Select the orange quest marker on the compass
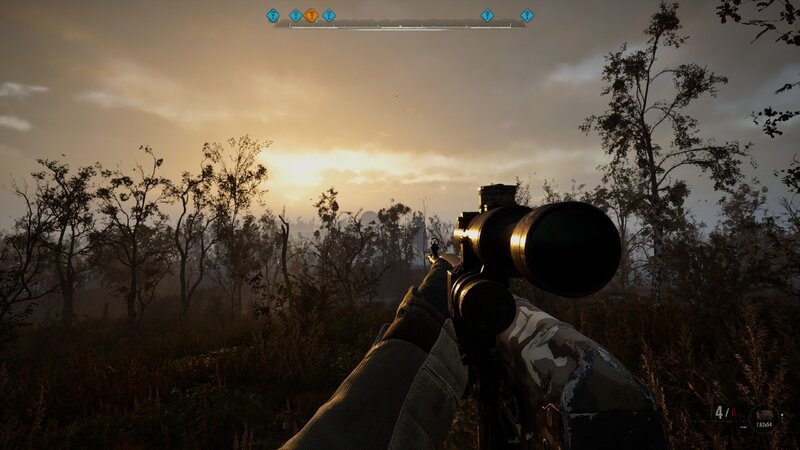800x450 pixels. pos(311,15)
